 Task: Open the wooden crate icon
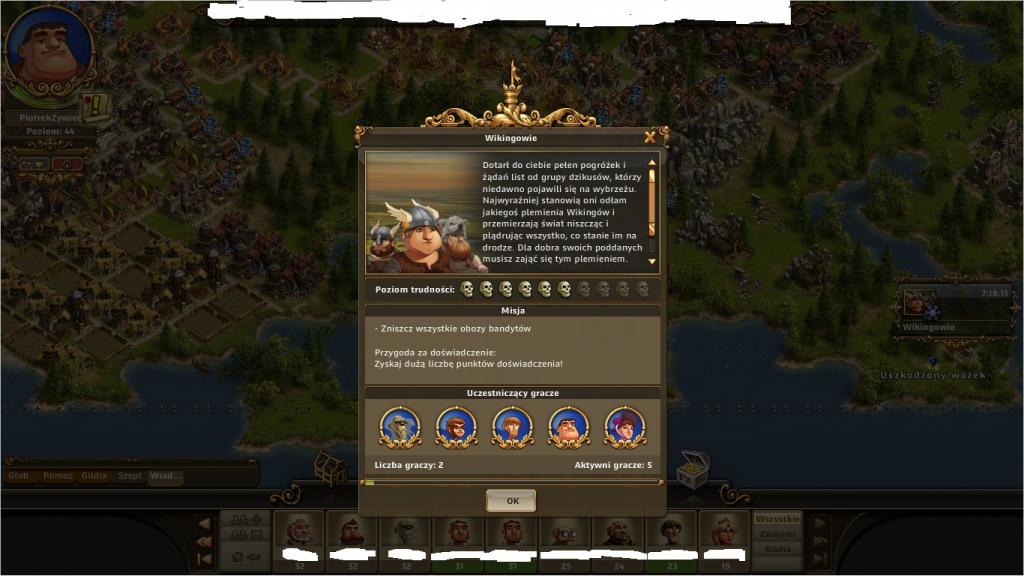[x=331, y=467]
